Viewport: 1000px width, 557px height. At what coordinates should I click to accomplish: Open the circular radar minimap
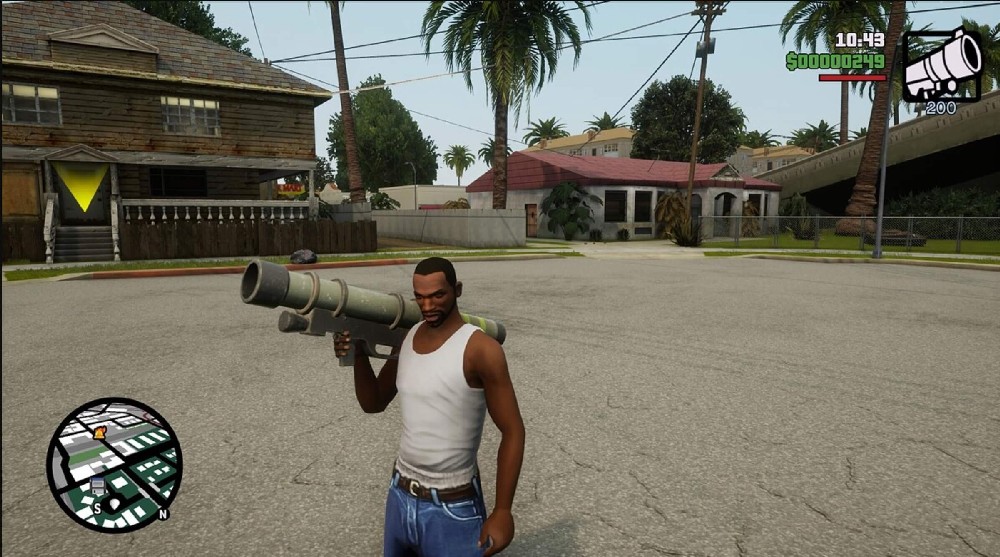(114, 465)
